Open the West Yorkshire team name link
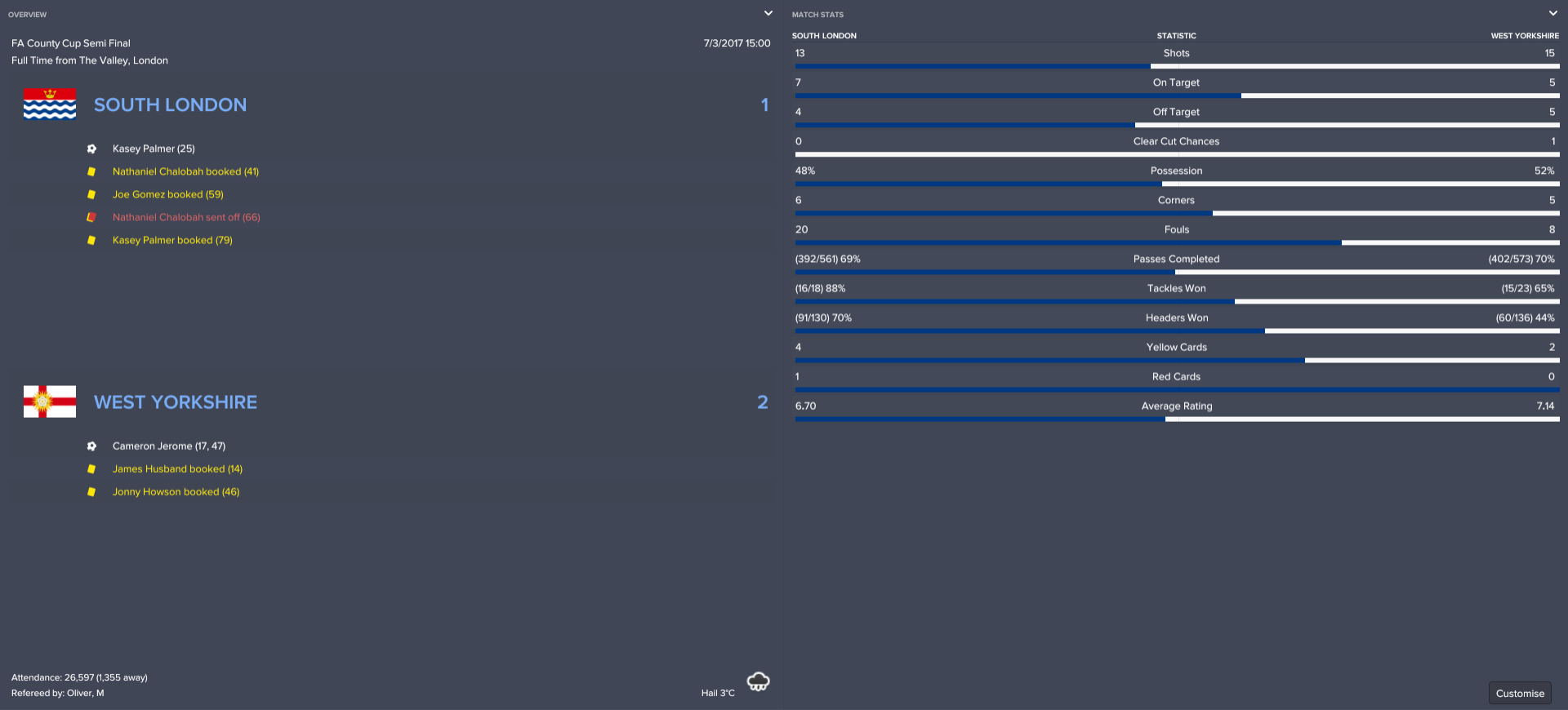This screenshot has width=1568, height=710. tap(176, 402)
